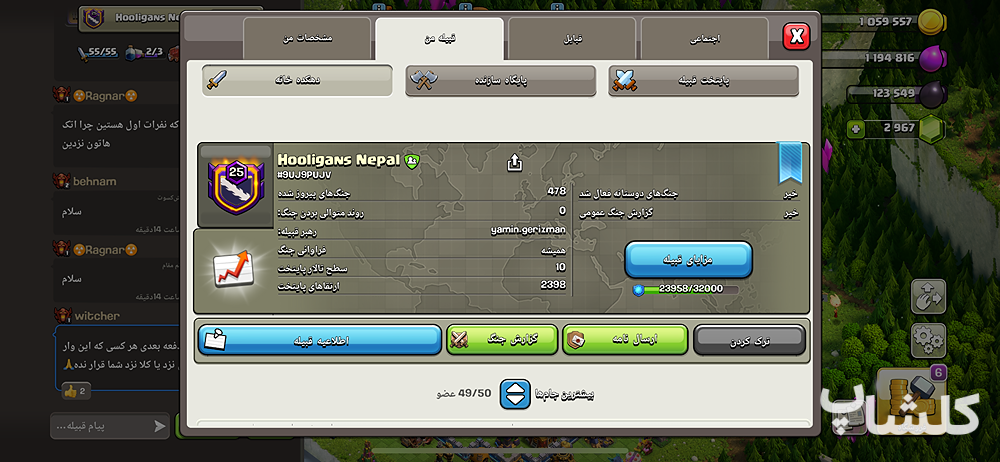Click the ارسال نامه (Send Mail) button

(625, 340)
